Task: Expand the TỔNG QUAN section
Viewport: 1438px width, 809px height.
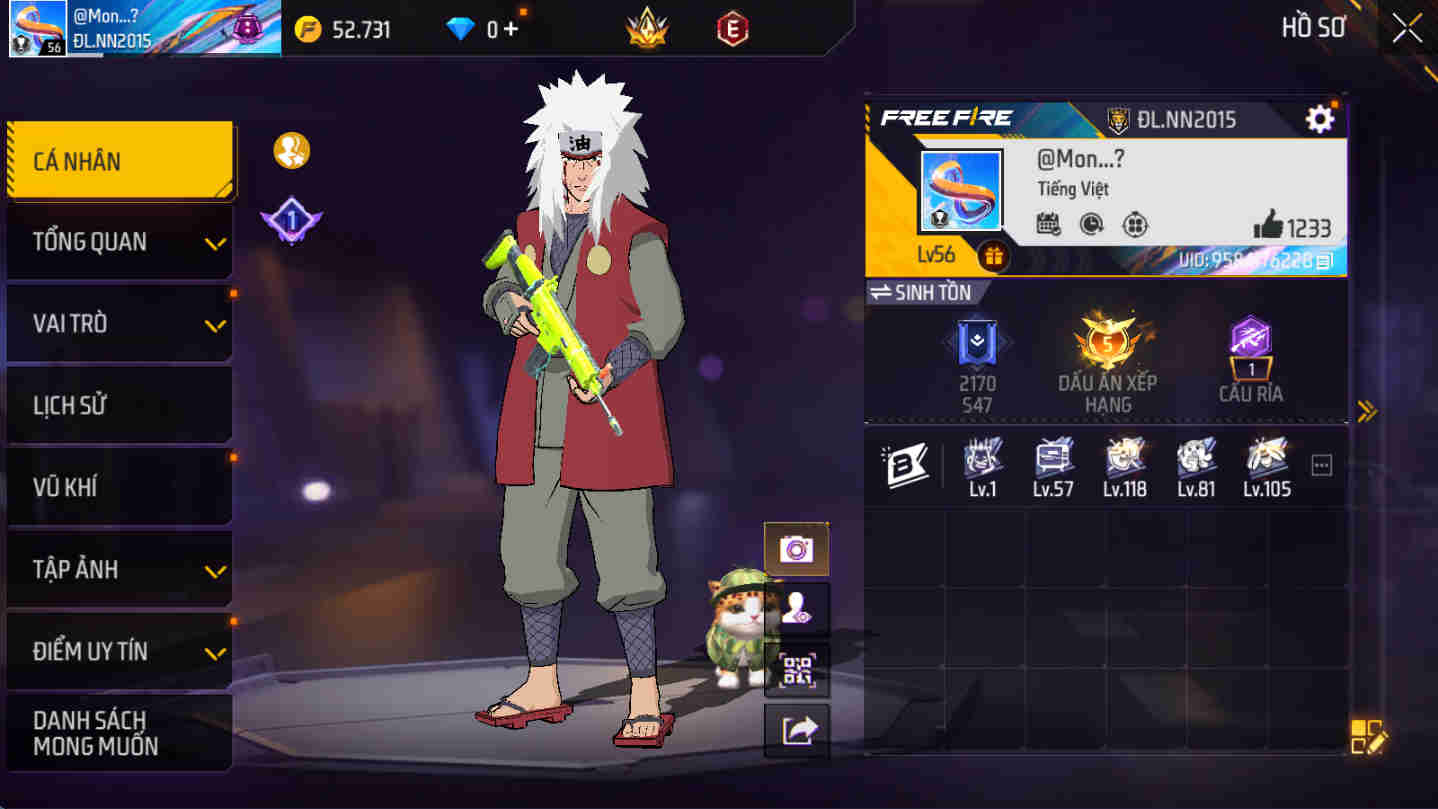Action: (119, 241)
